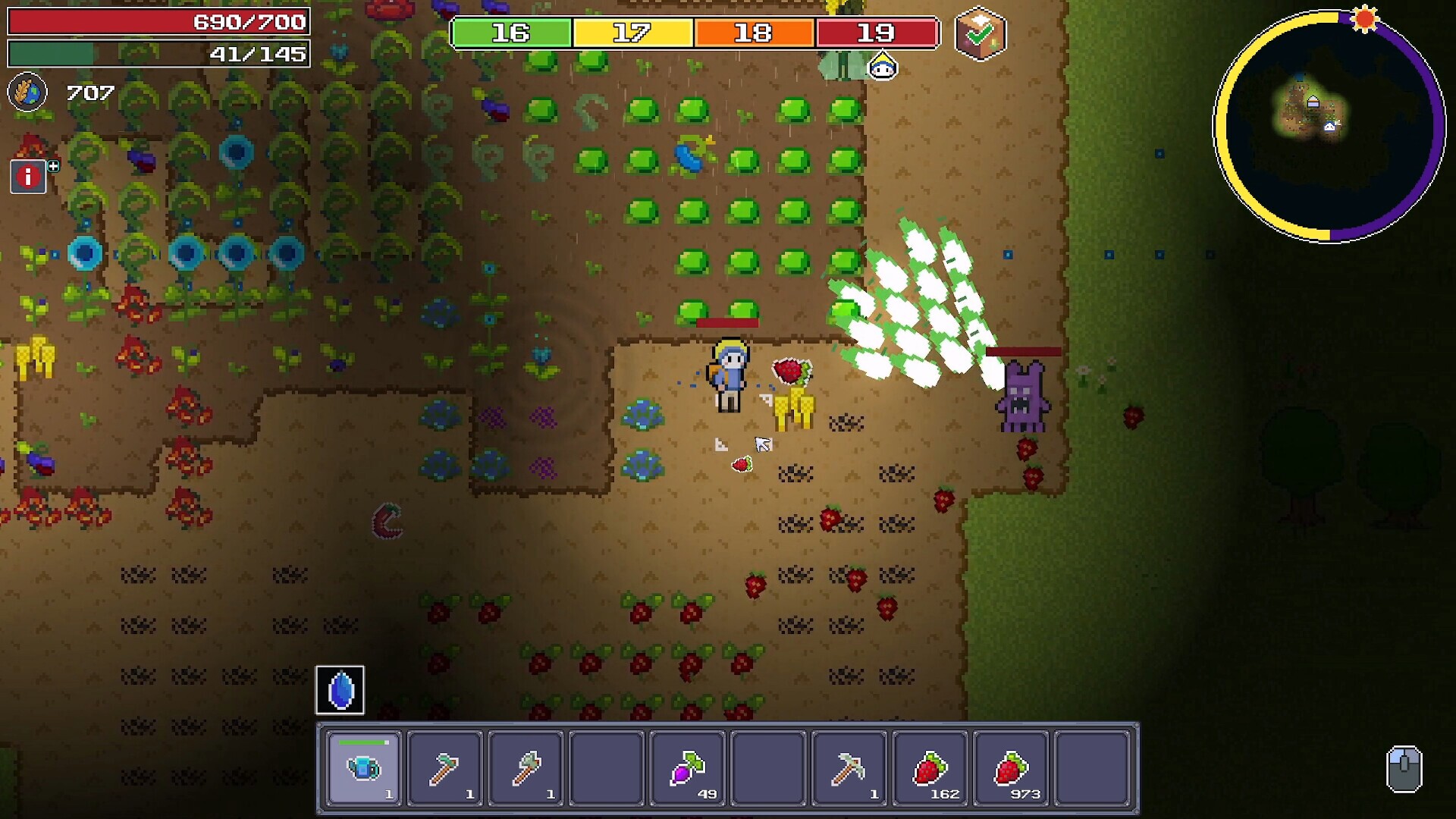Screen dimensions: 1456x819
Task: Select the watering can hotbar slot
Action: pyautogui.click(x=363, y=767)
